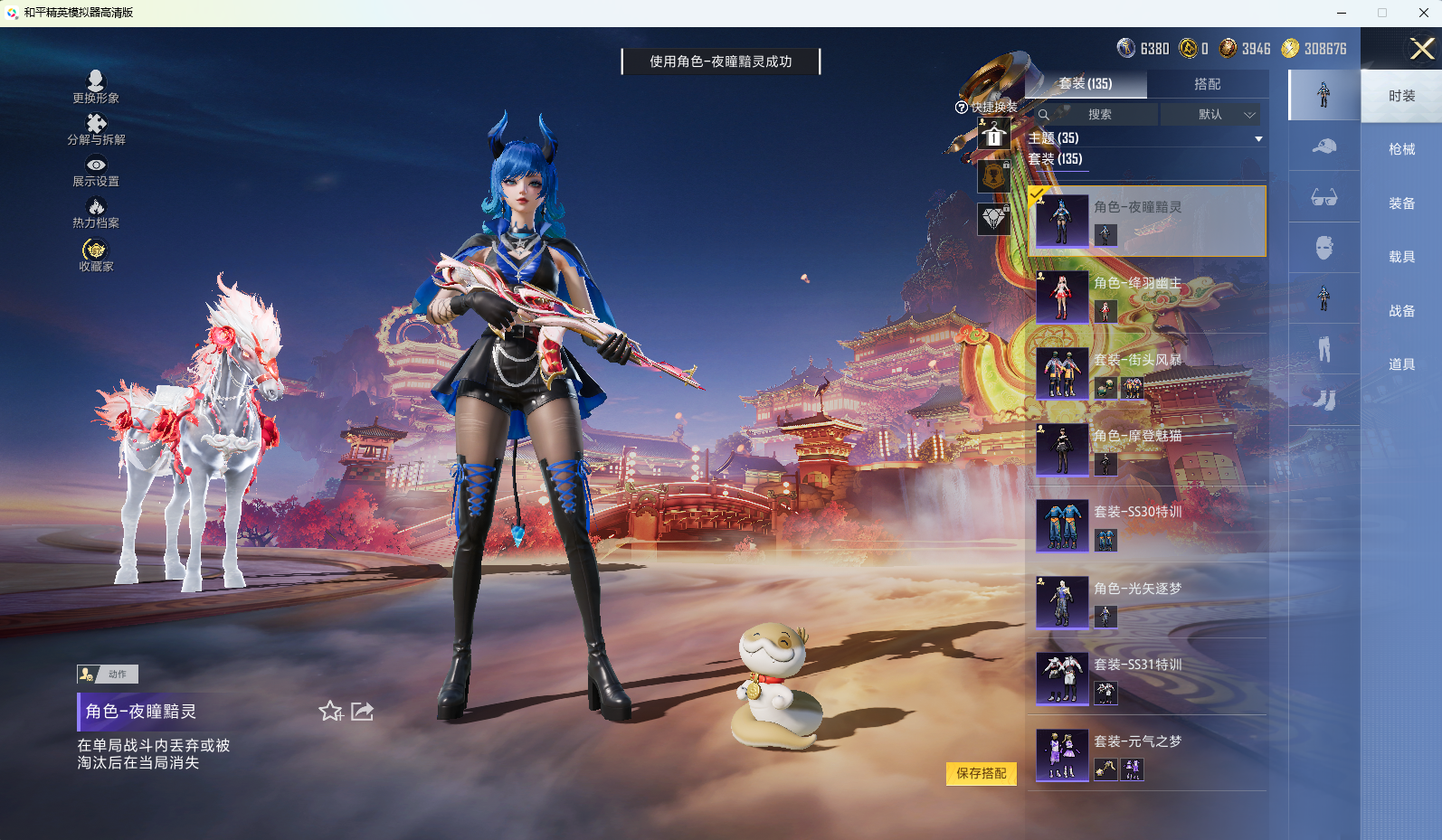This screenshot has width=1442, height=840.
Task: Expand the diamond locked wardrobe slot
Action: (993, 219)
